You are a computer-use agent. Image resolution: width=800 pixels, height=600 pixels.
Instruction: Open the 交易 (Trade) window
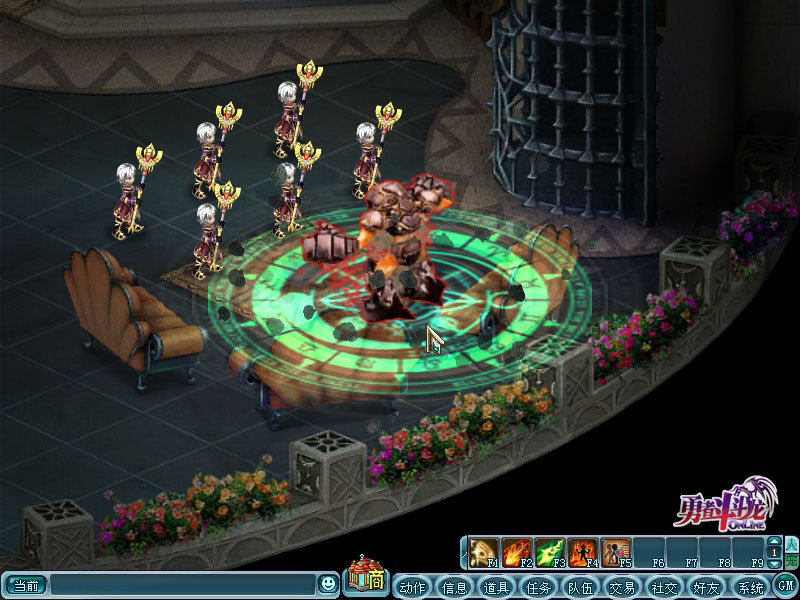click(622, 586)
